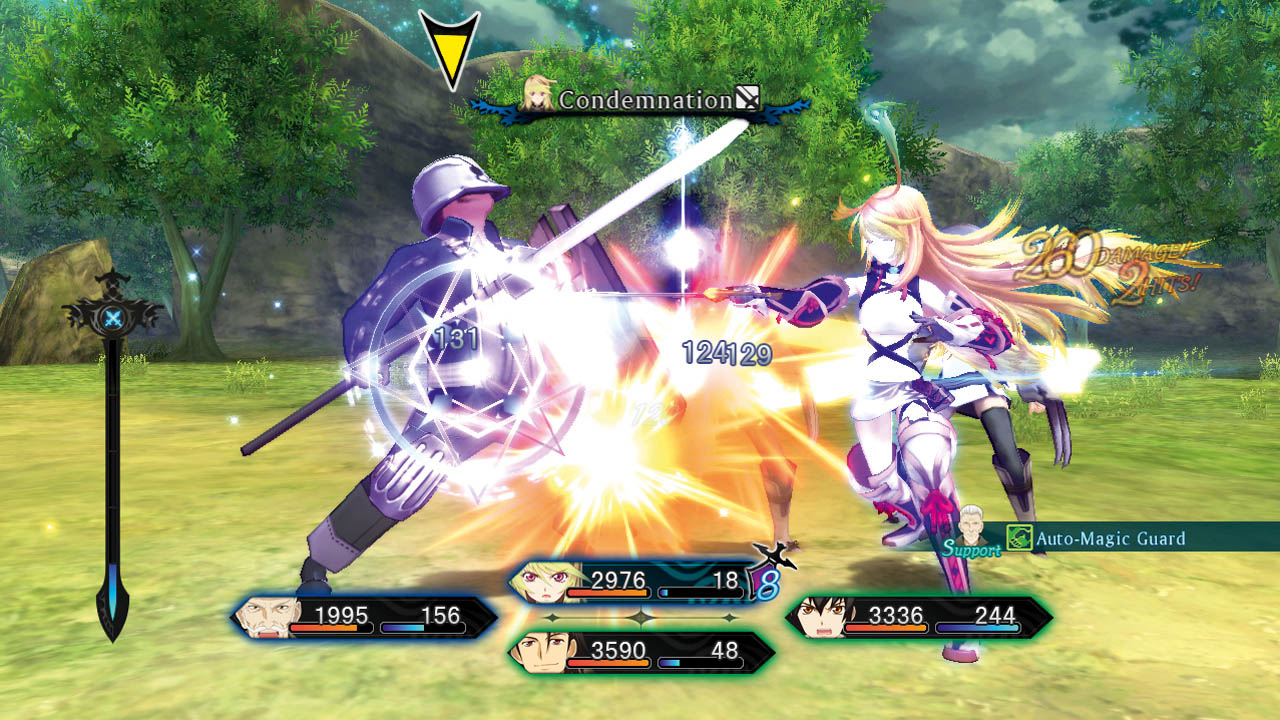
Task: Click the Condemnation arte name banner
Action: coord(645,100)
